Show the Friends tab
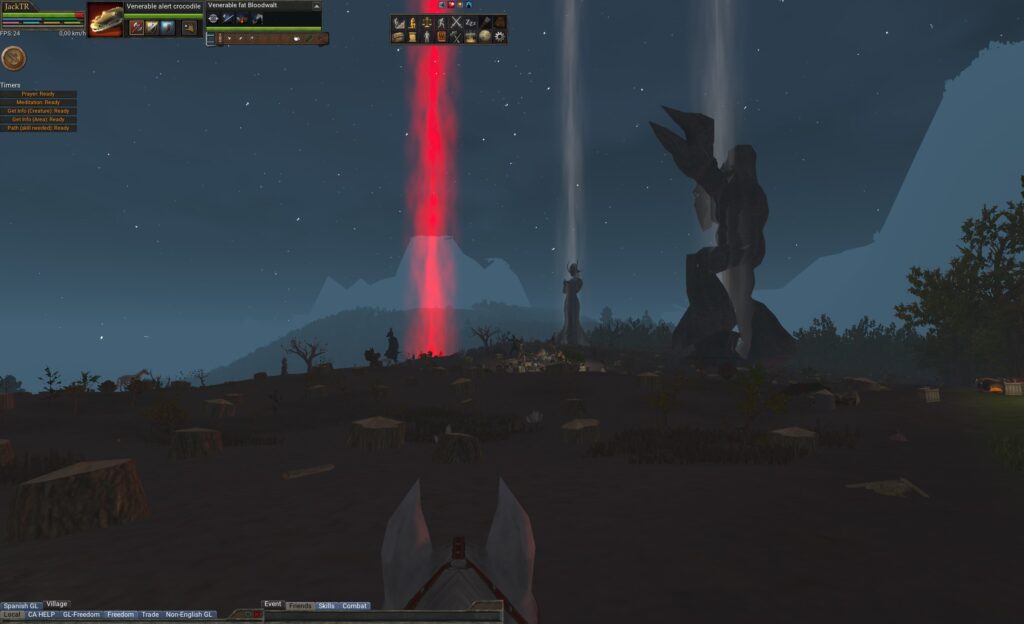1024x624 pixels. (x=299, y=606)
